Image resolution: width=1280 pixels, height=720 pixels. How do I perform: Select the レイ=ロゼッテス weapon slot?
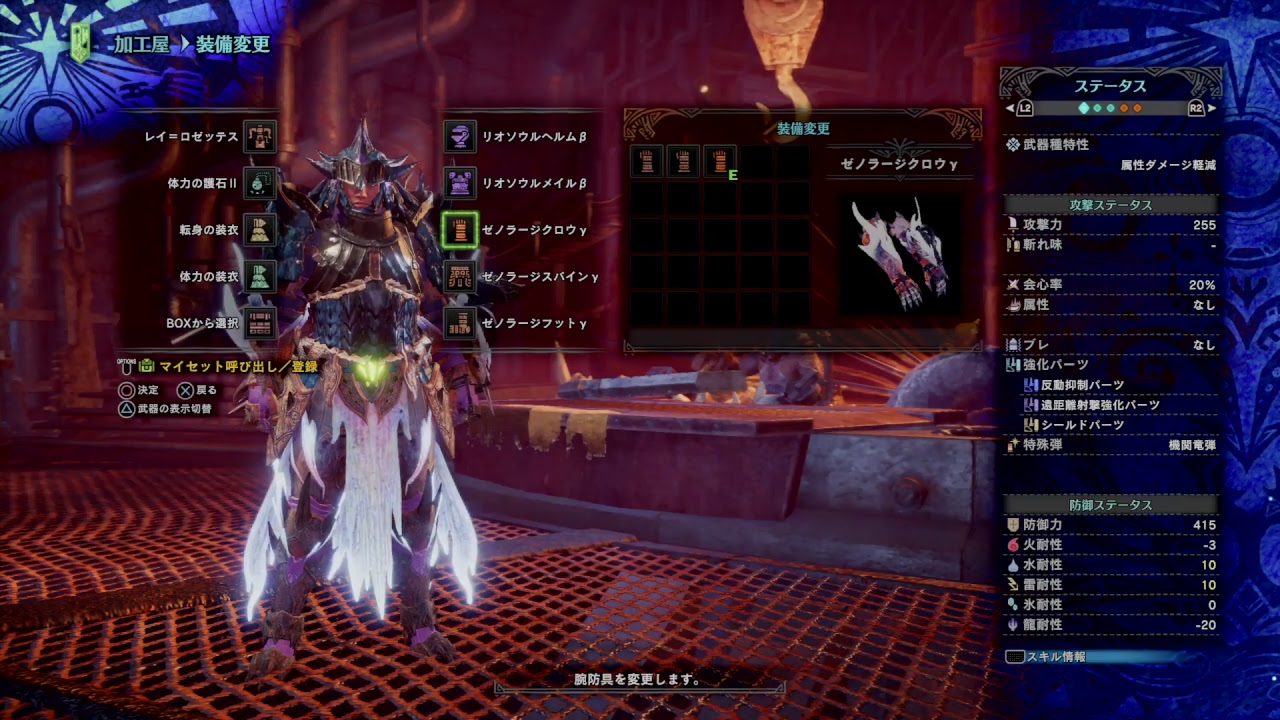[x=260, y=137]
